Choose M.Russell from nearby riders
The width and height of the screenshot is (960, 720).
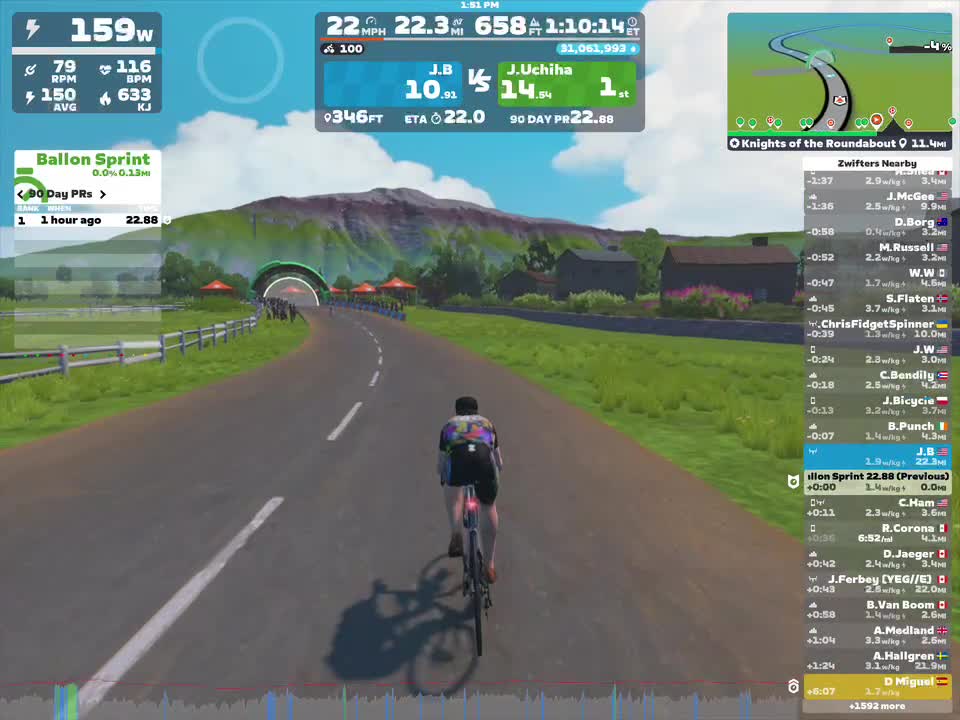coord(877,252)
